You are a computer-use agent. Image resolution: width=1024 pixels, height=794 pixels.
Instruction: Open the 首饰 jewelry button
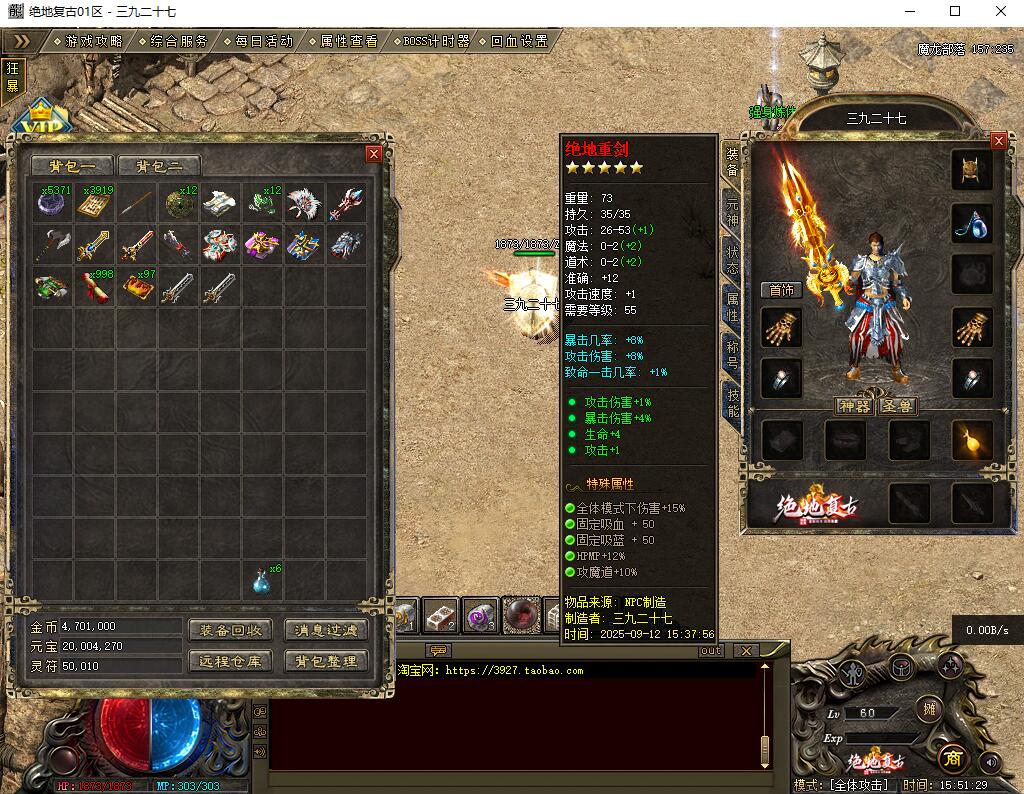(x=781, y=290)
